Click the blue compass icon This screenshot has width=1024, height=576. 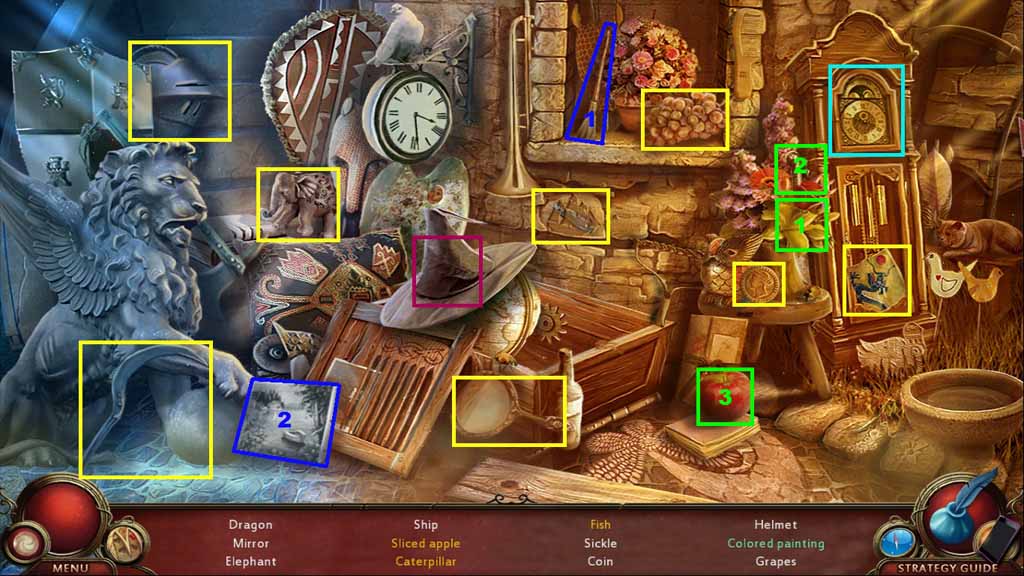(x=898, y=540)
